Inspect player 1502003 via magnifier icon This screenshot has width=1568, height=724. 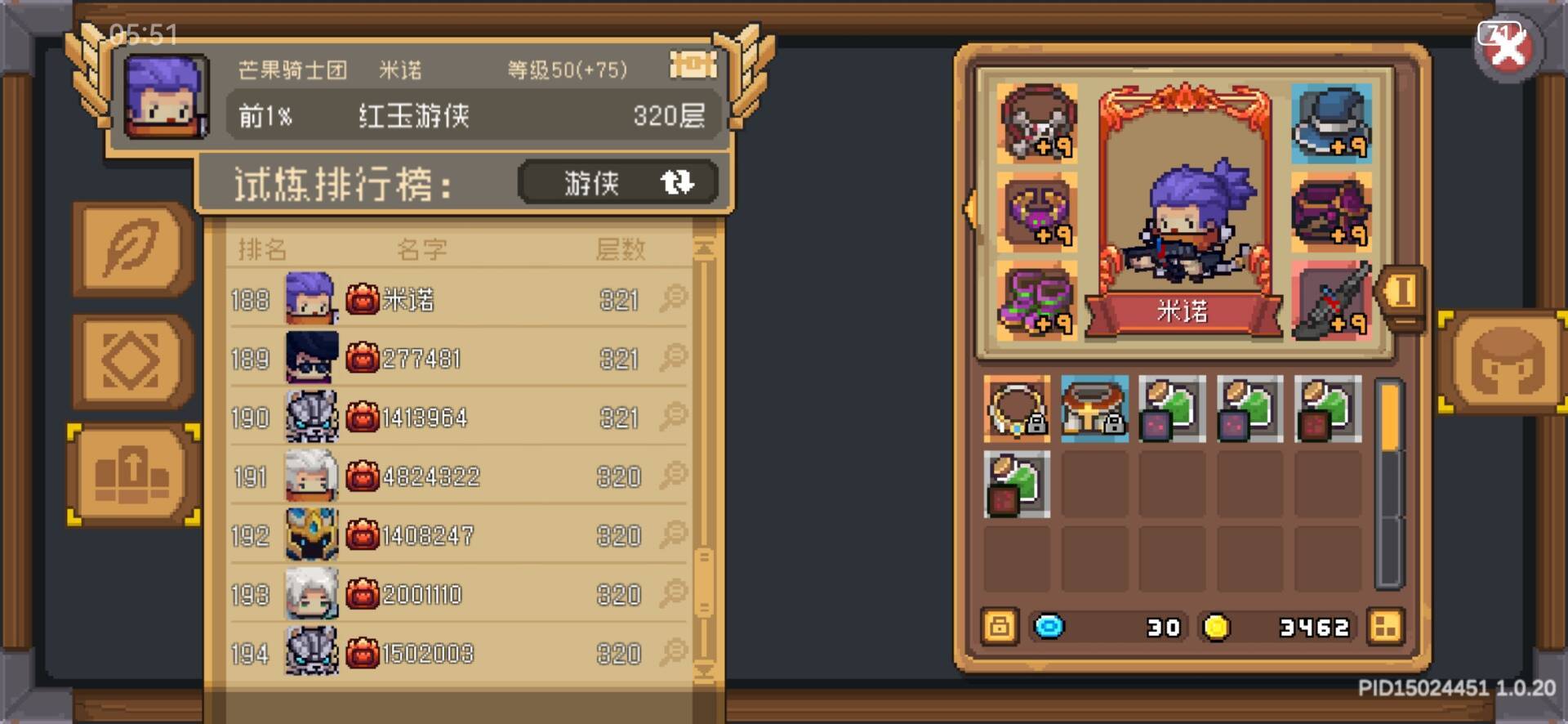672,654
